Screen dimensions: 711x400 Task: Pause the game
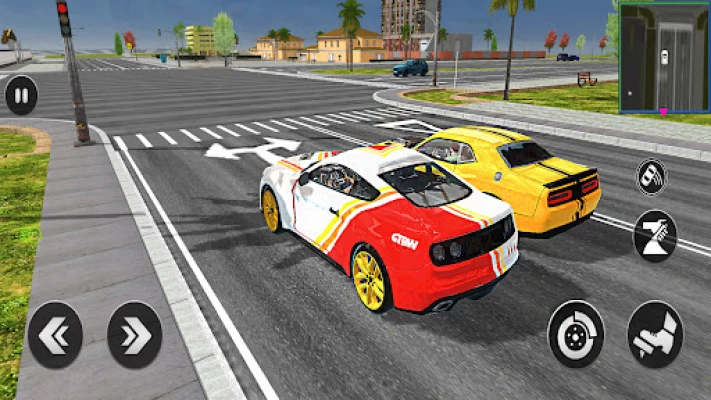coord(21,95)
